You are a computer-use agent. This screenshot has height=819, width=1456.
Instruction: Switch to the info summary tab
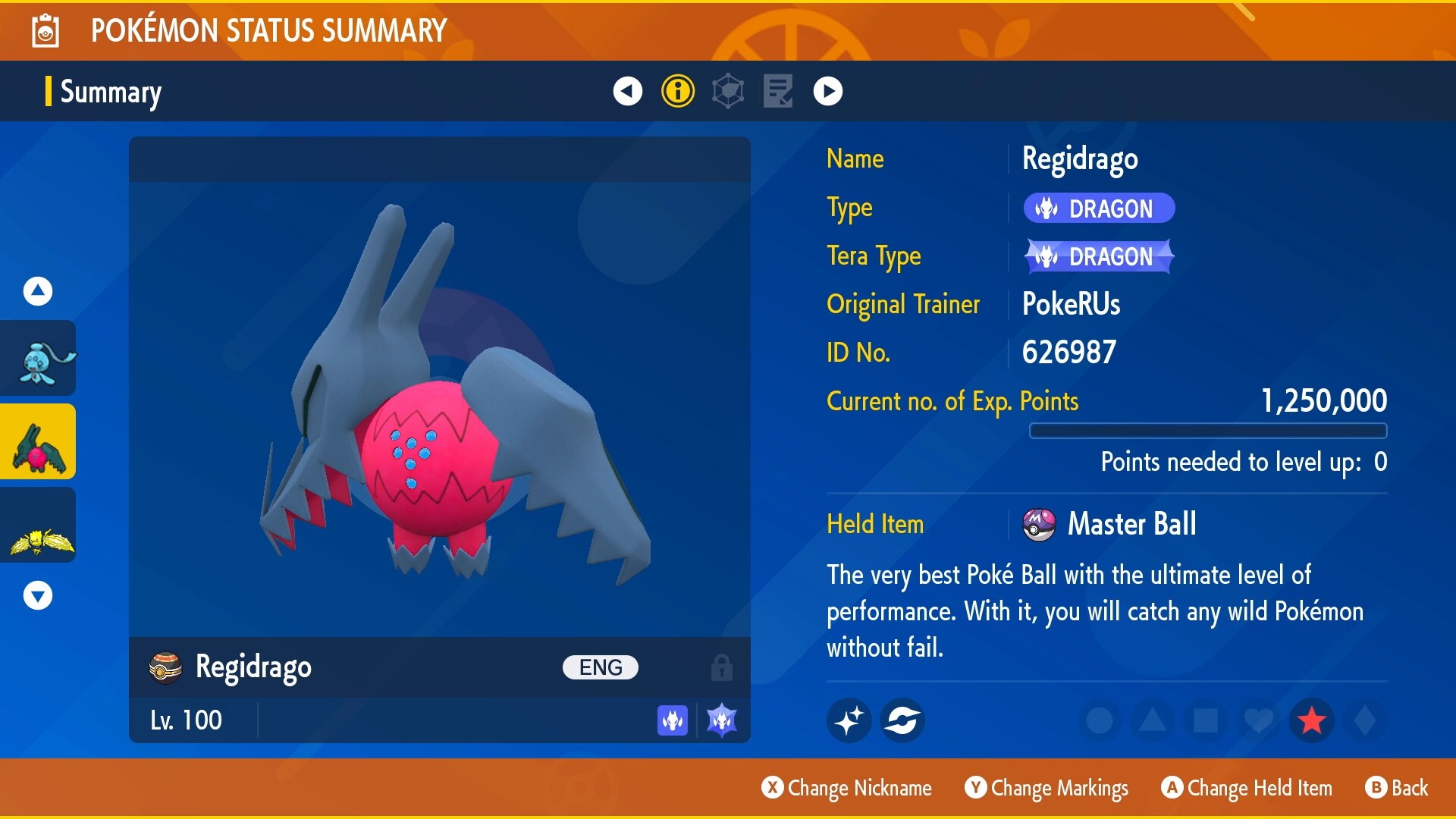pyautogui.click(x=677, y=90)
